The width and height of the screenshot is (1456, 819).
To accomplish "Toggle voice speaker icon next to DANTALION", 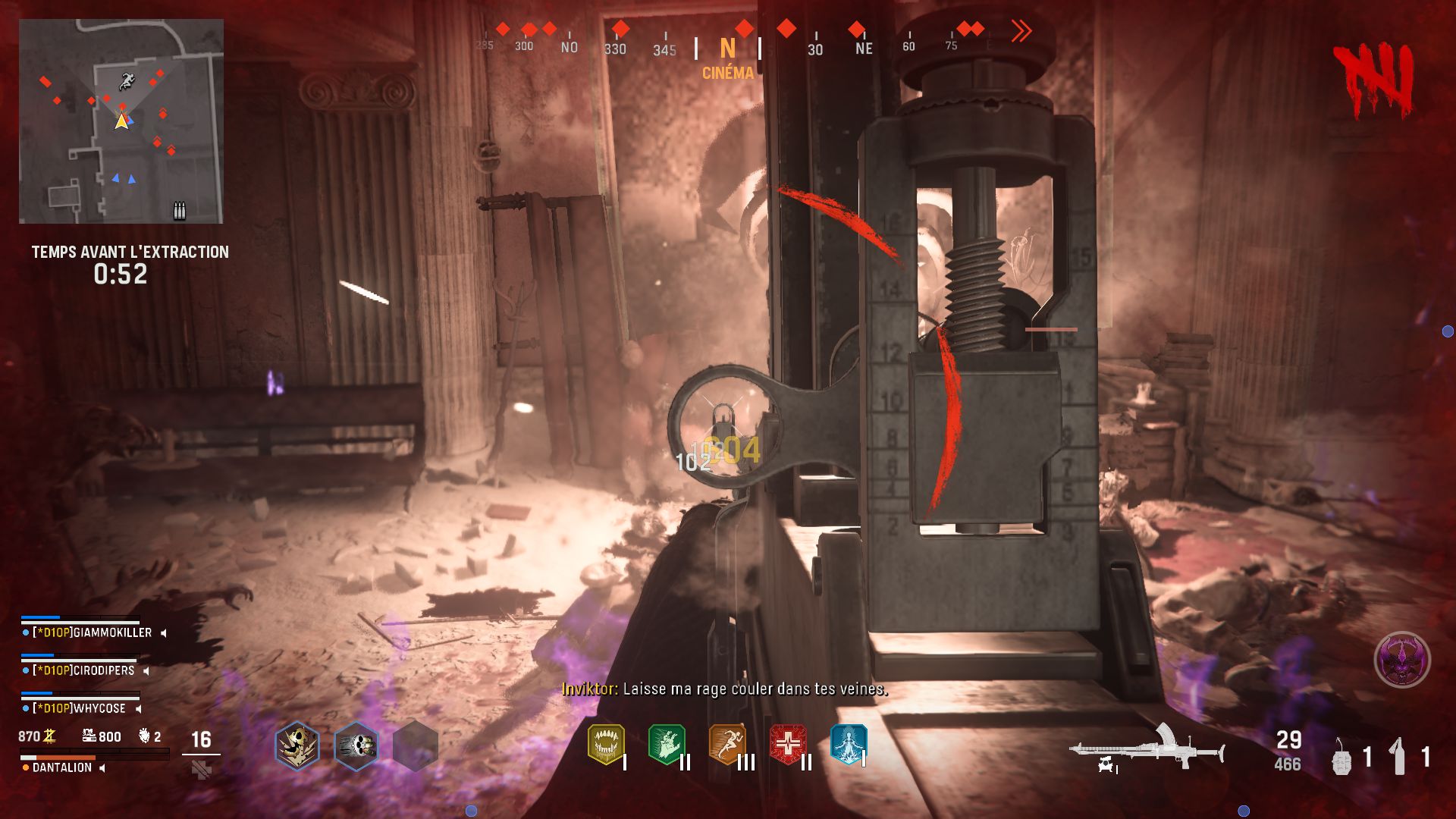I will (102, 767).
